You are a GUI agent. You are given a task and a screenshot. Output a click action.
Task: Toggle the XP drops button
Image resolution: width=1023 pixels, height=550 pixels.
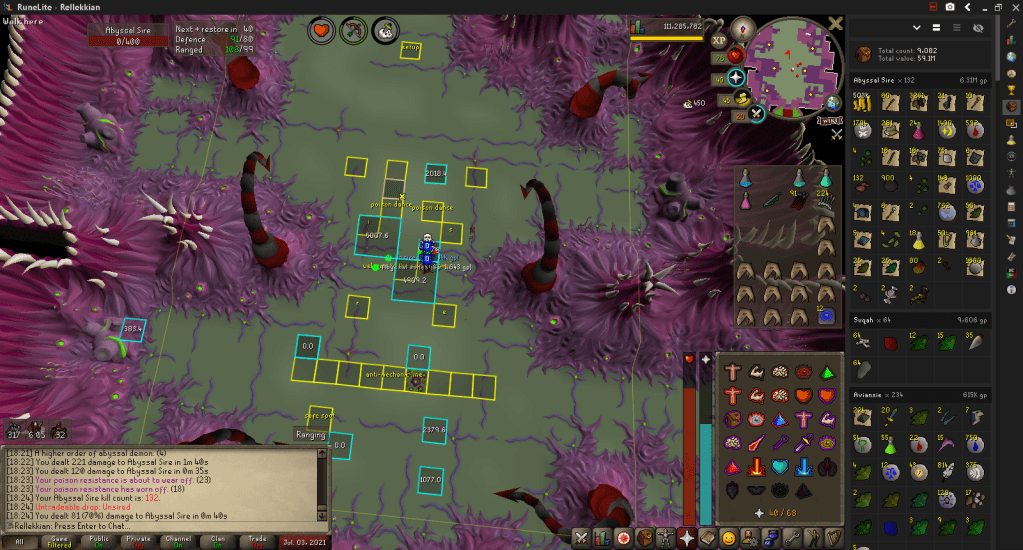718,40
